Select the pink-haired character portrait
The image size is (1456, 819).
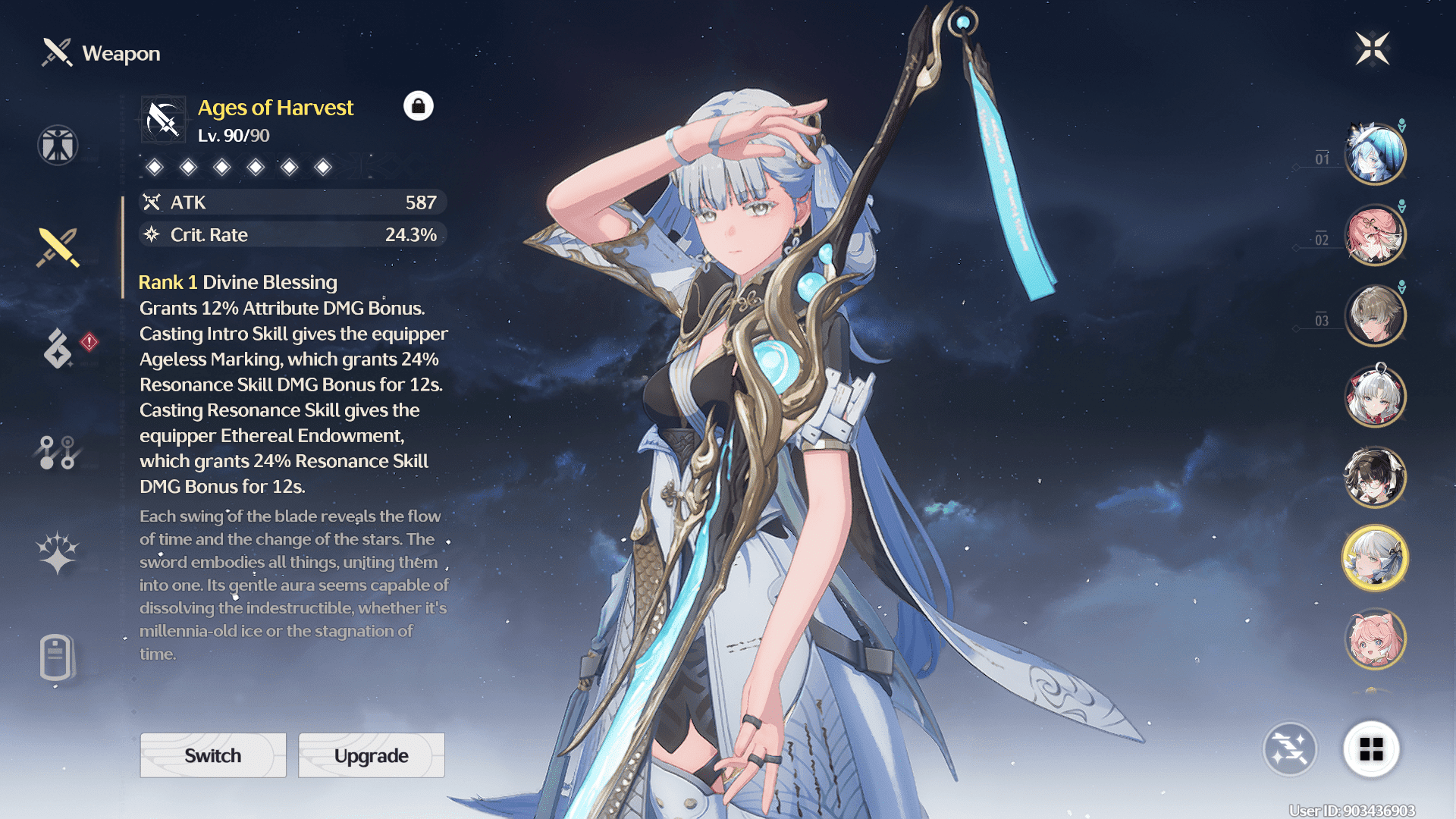click(x=1375, y=639)
